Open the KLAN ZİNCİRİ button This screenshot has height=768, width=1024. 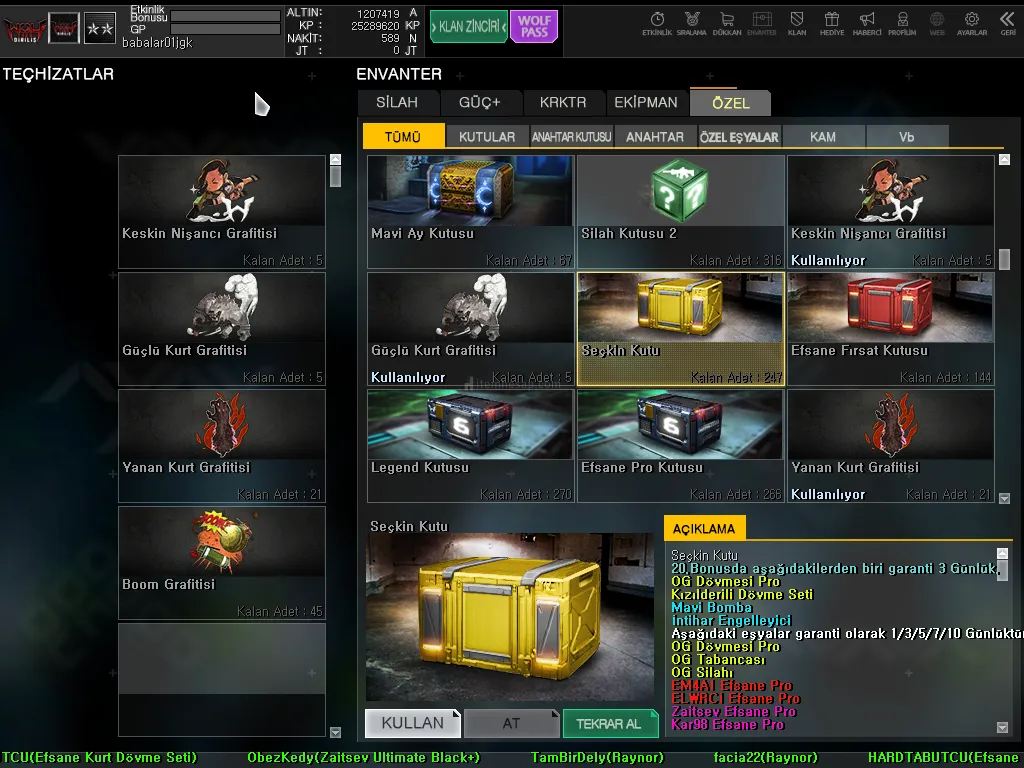(x=468, y=27)
